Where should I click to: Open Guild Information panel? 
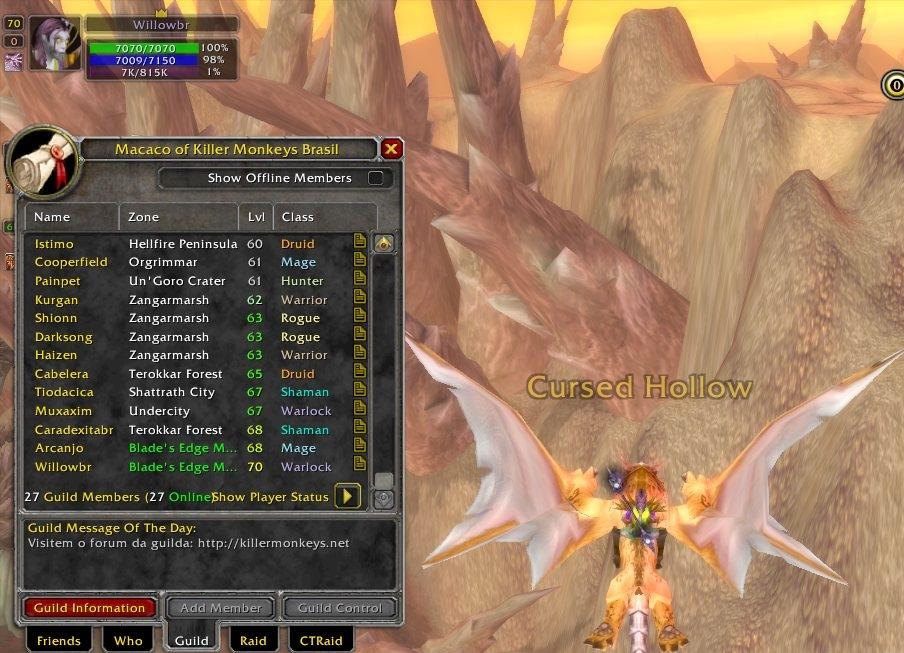(90, 608)
